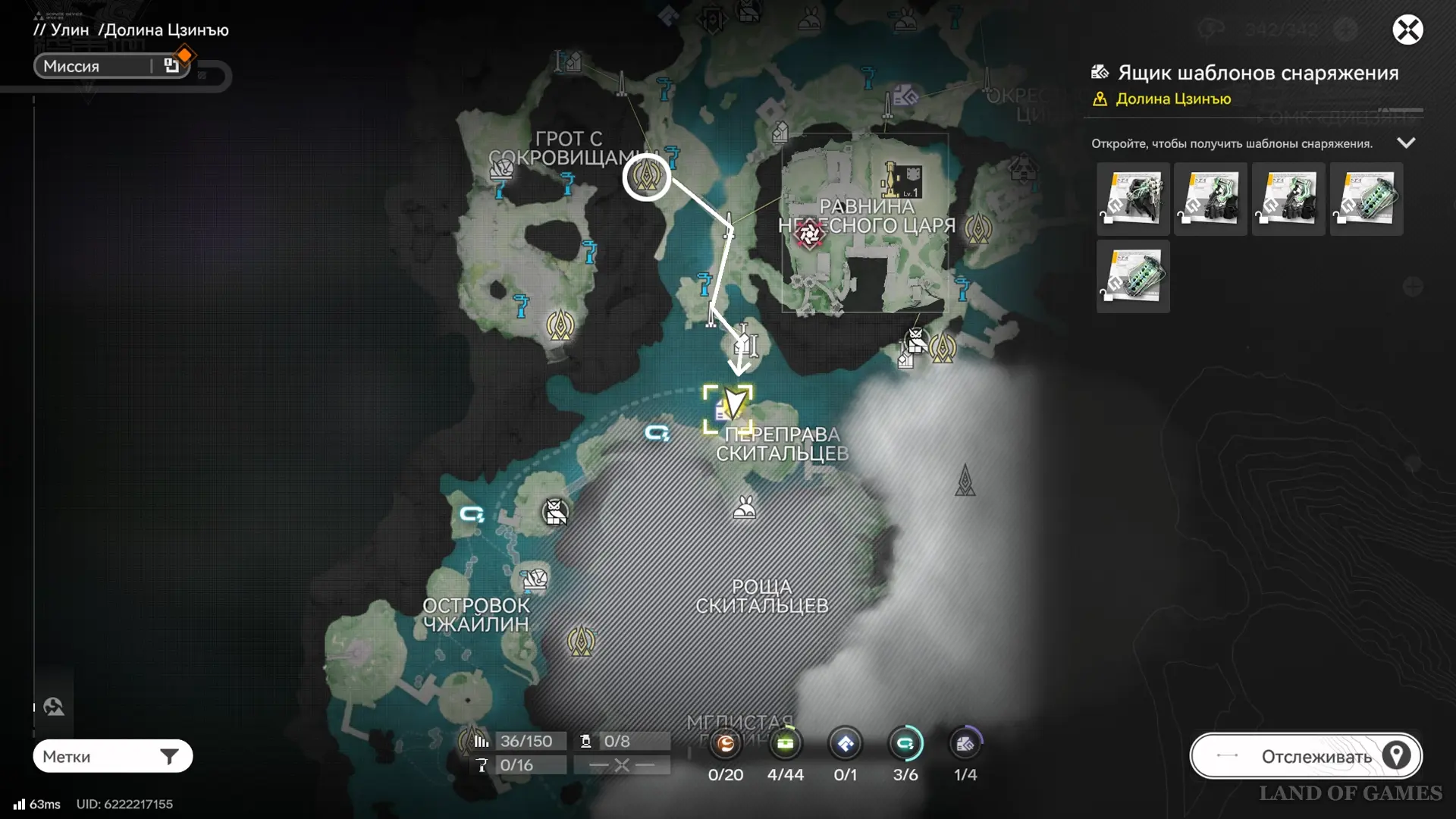
Task: Show the 3/6 teal loop category
Action: point(905,745)
